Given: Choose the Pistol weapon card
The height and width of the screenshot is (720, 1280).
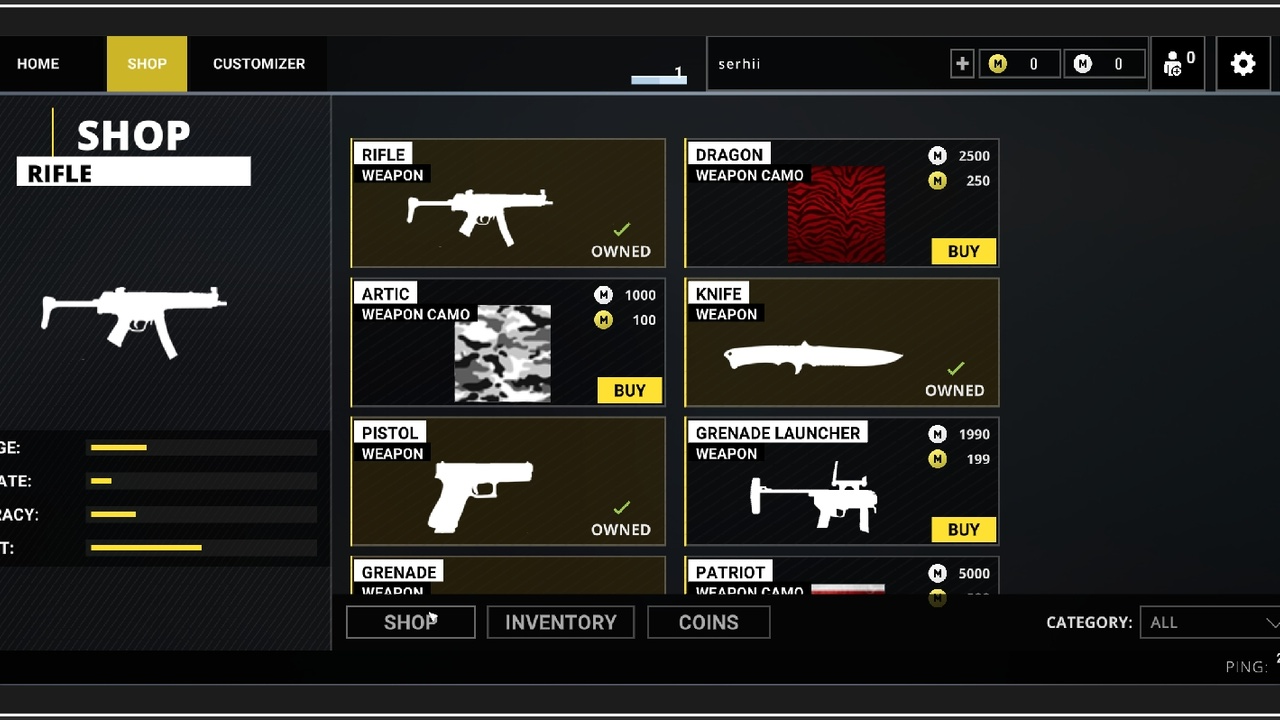Looking at the screenshot, I should [508, 482].
